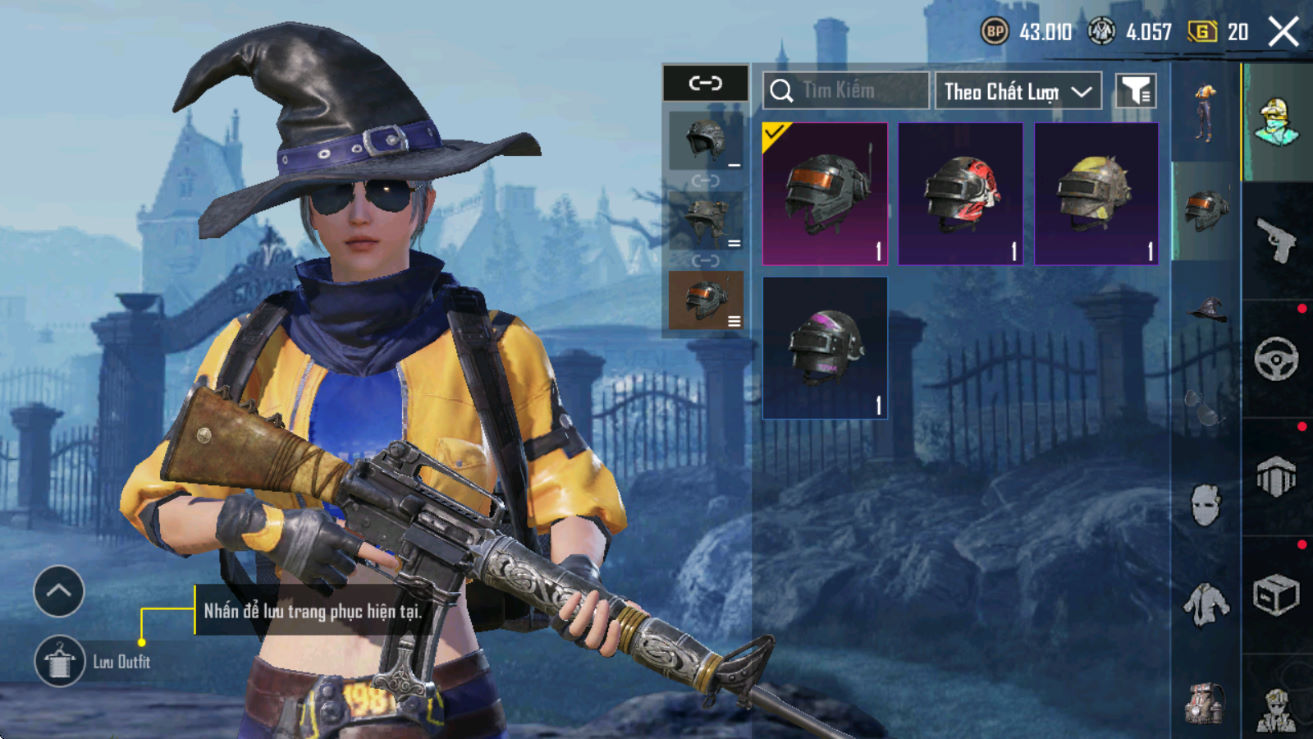
Task: Show the glasses subcategory
Action: click(1205, 406)
